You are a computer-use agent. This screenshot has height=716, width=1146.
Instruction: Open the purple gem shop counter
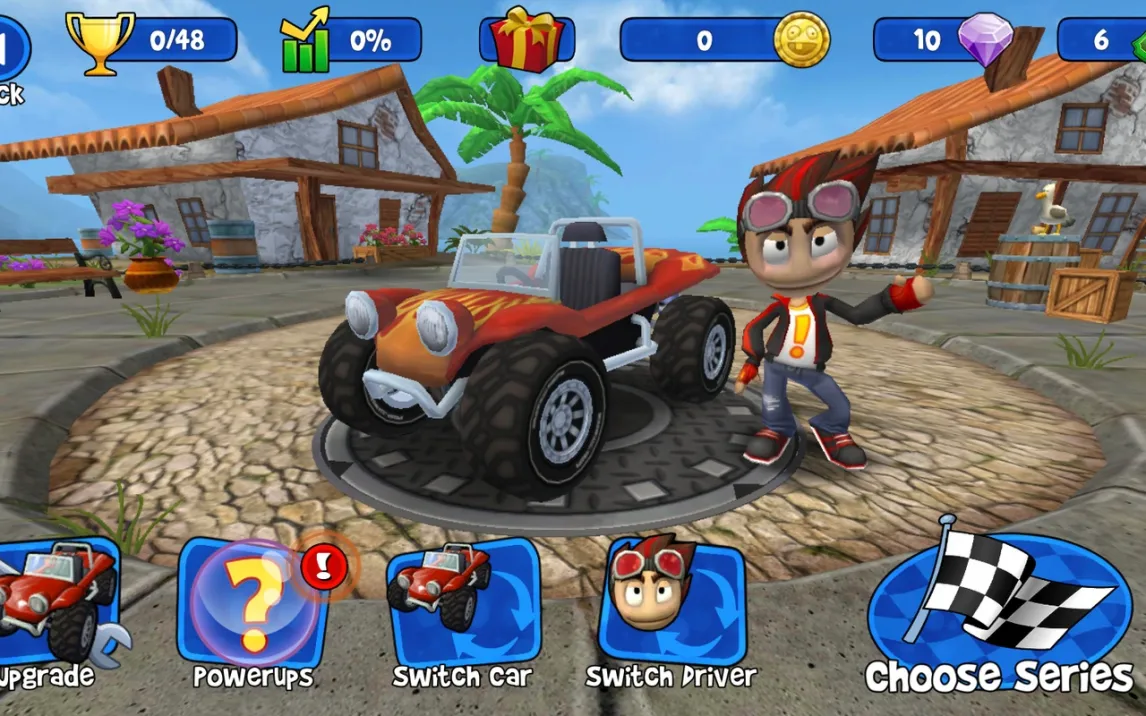click(985, 39)
